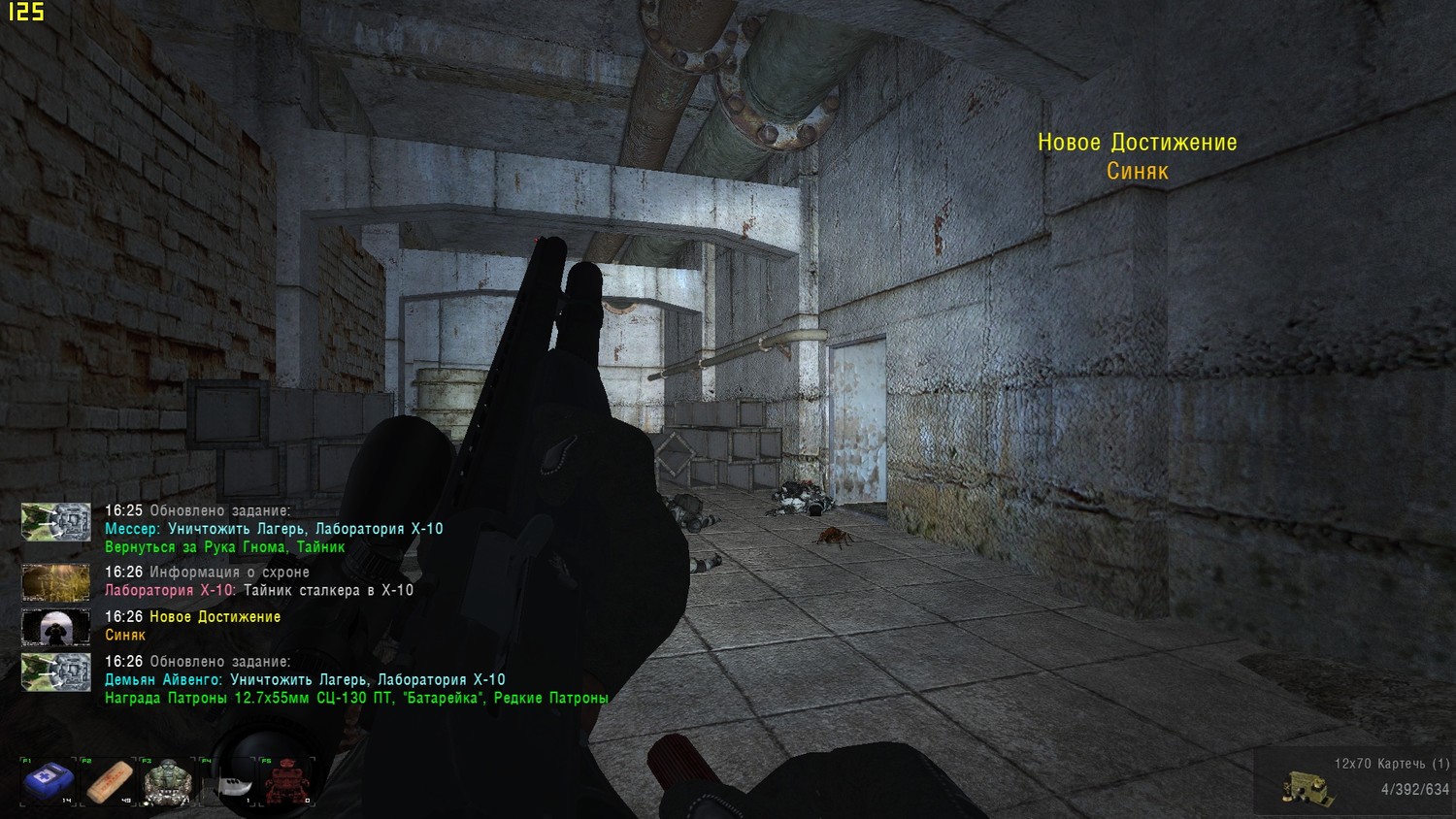Use the blue medkit in quick slot F1
1456x819 pixels.
click(x=48, y=782)
